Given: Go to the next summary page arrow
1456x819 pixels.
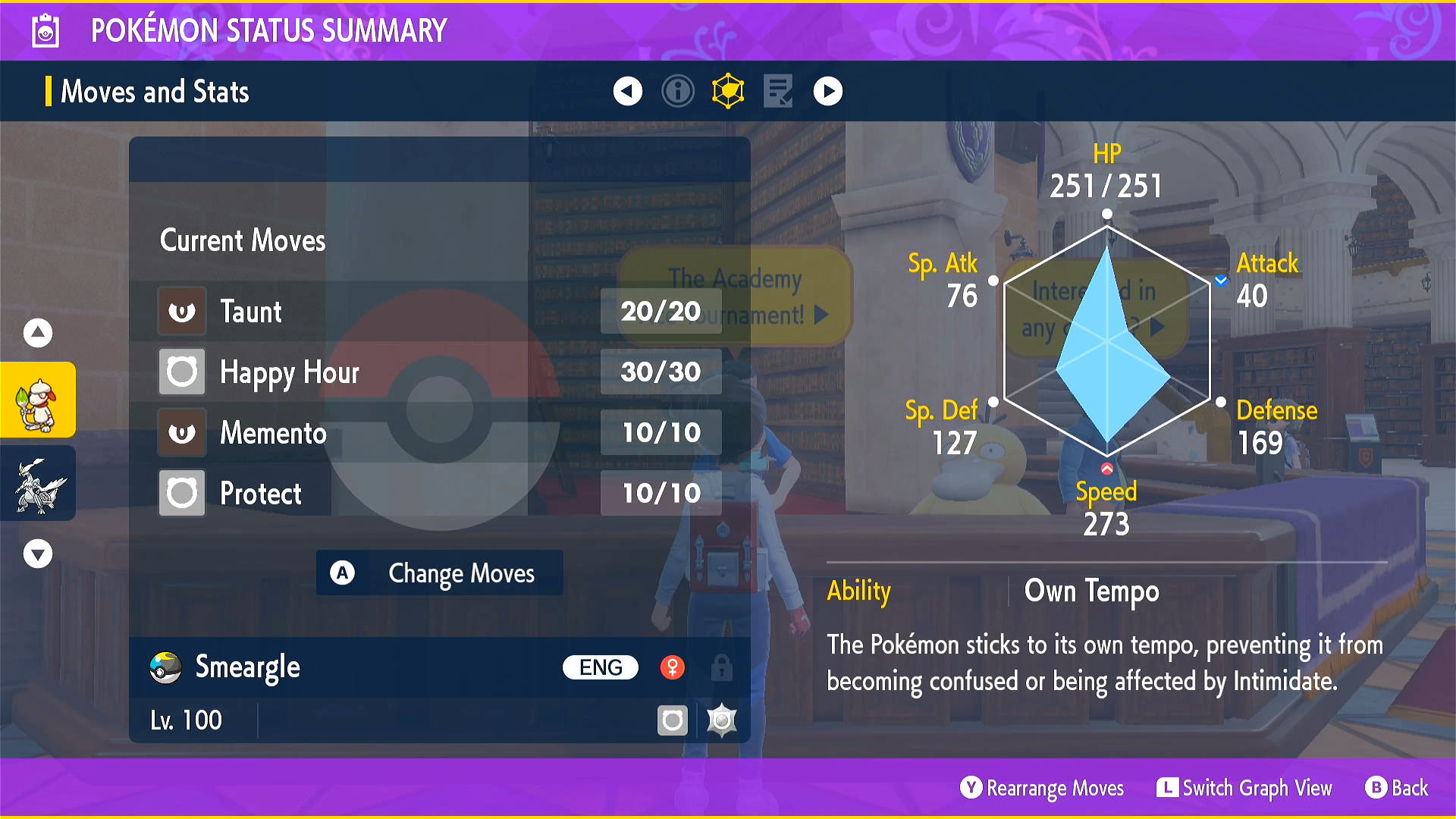Looking at the screenshot, I should tap(827, 92).
